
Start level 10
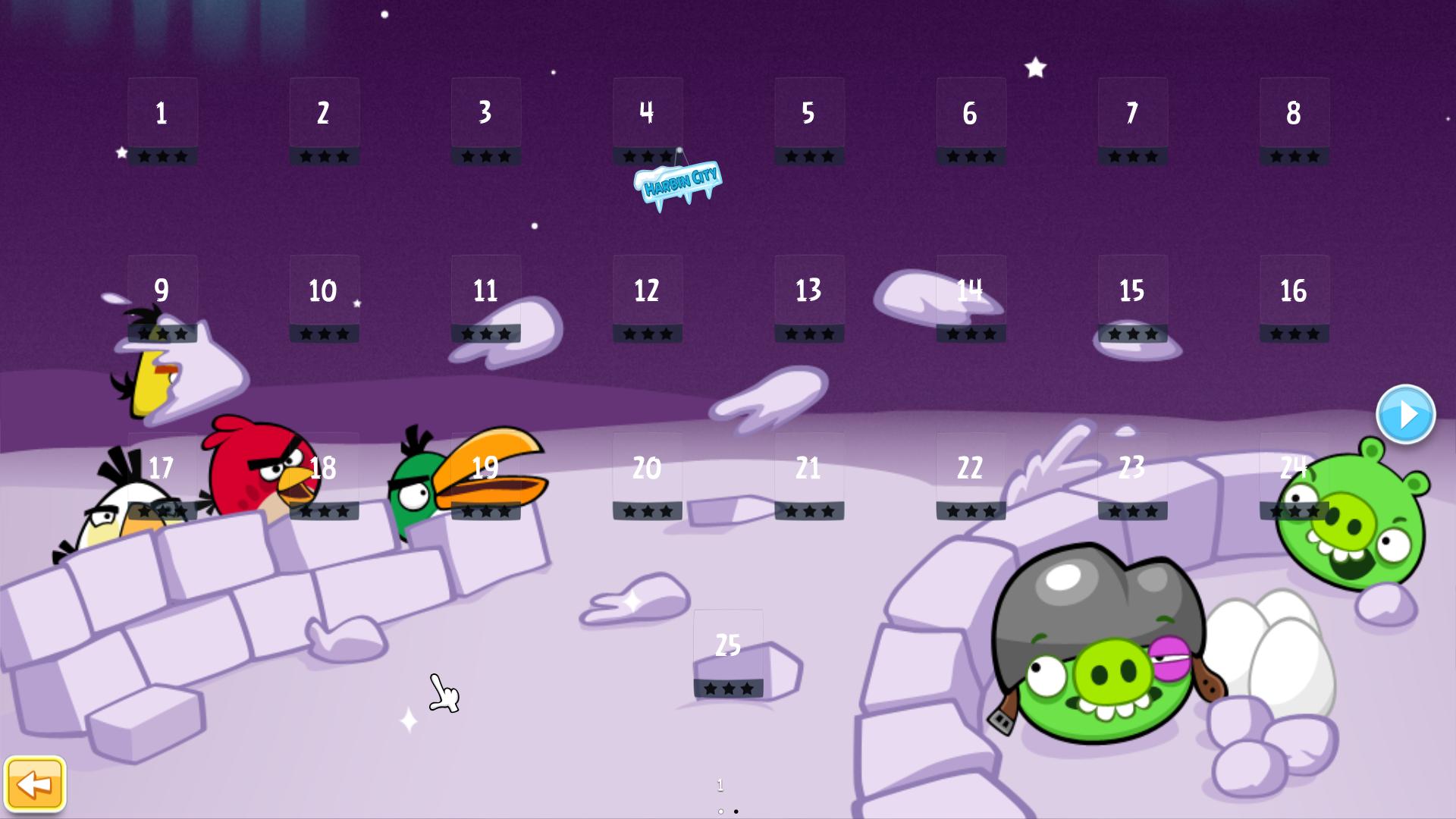click(324, 297)
